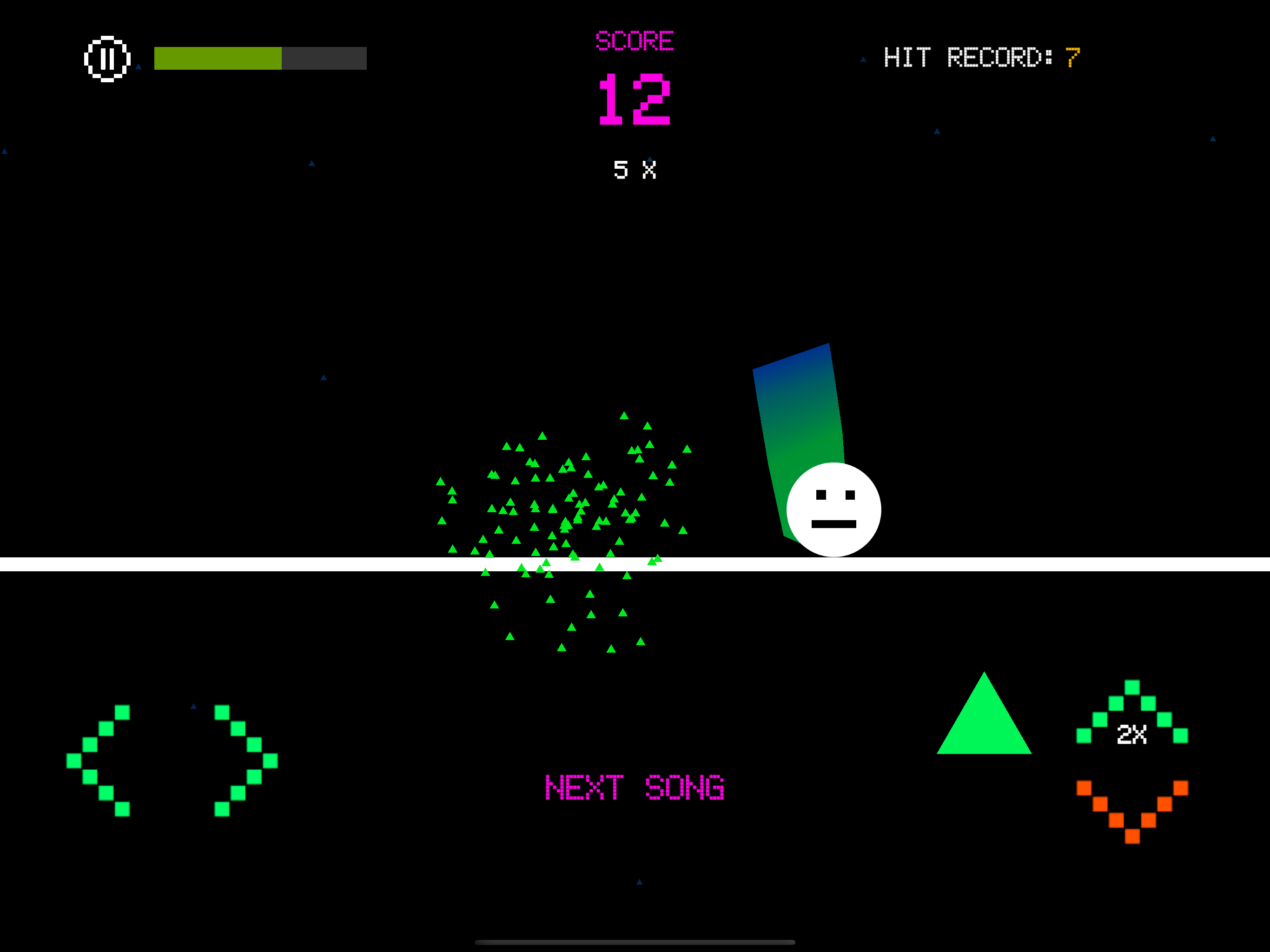Select the pause icon at top left
The image size is (1270, 952).
click(x=108, y=58)
